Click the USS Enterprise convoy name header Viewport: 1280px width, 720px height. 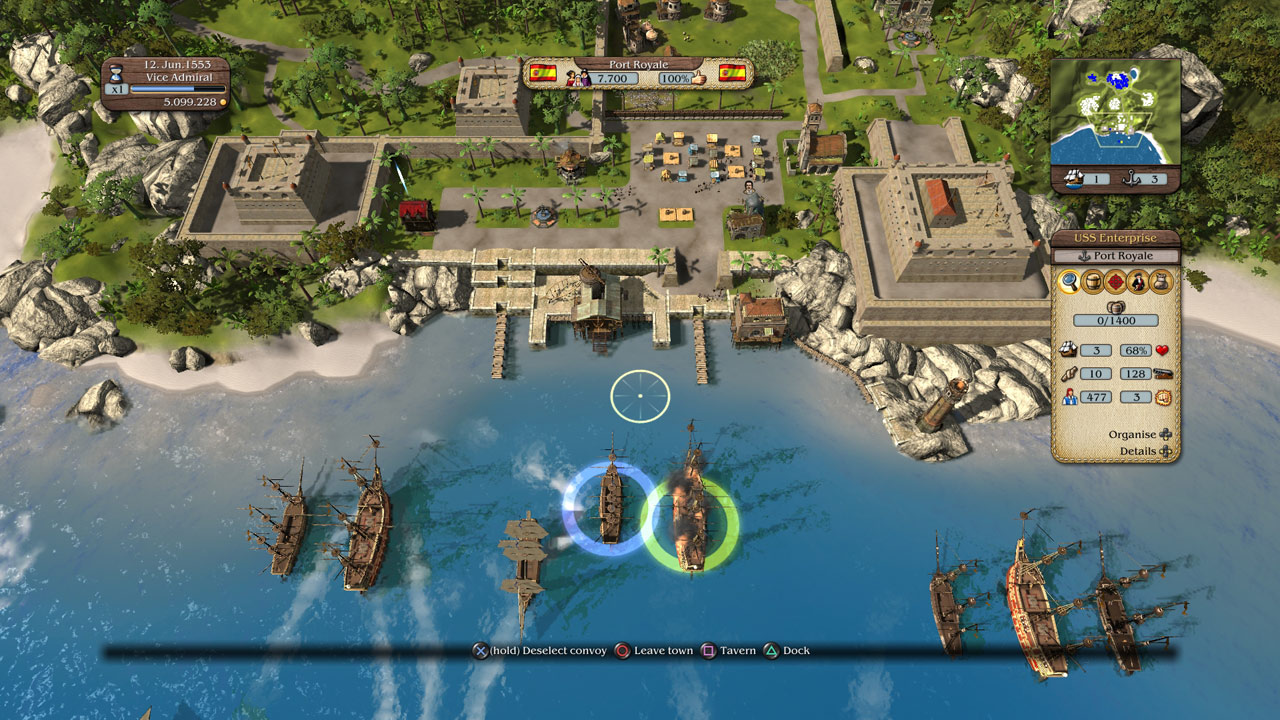click(x=1116, y=238)
